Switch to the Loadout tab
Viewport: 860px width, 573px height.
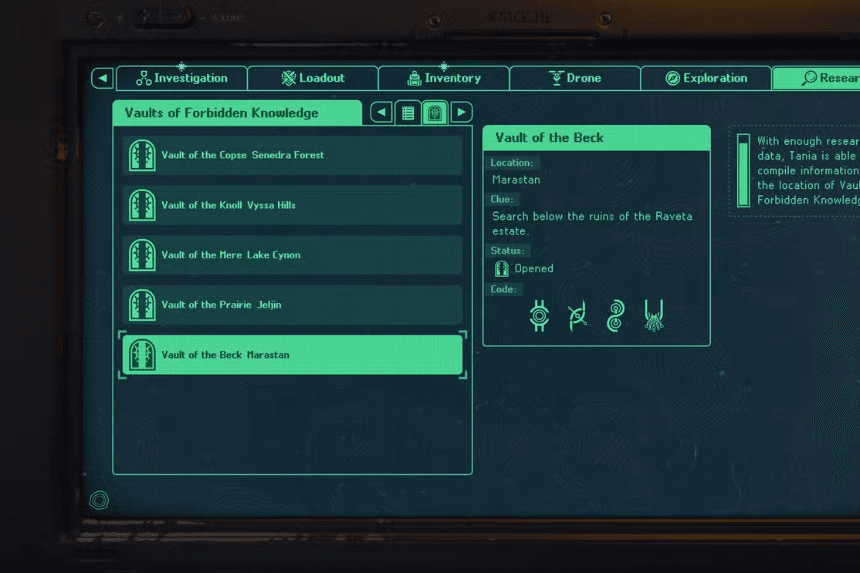click(x=313, y=78)
